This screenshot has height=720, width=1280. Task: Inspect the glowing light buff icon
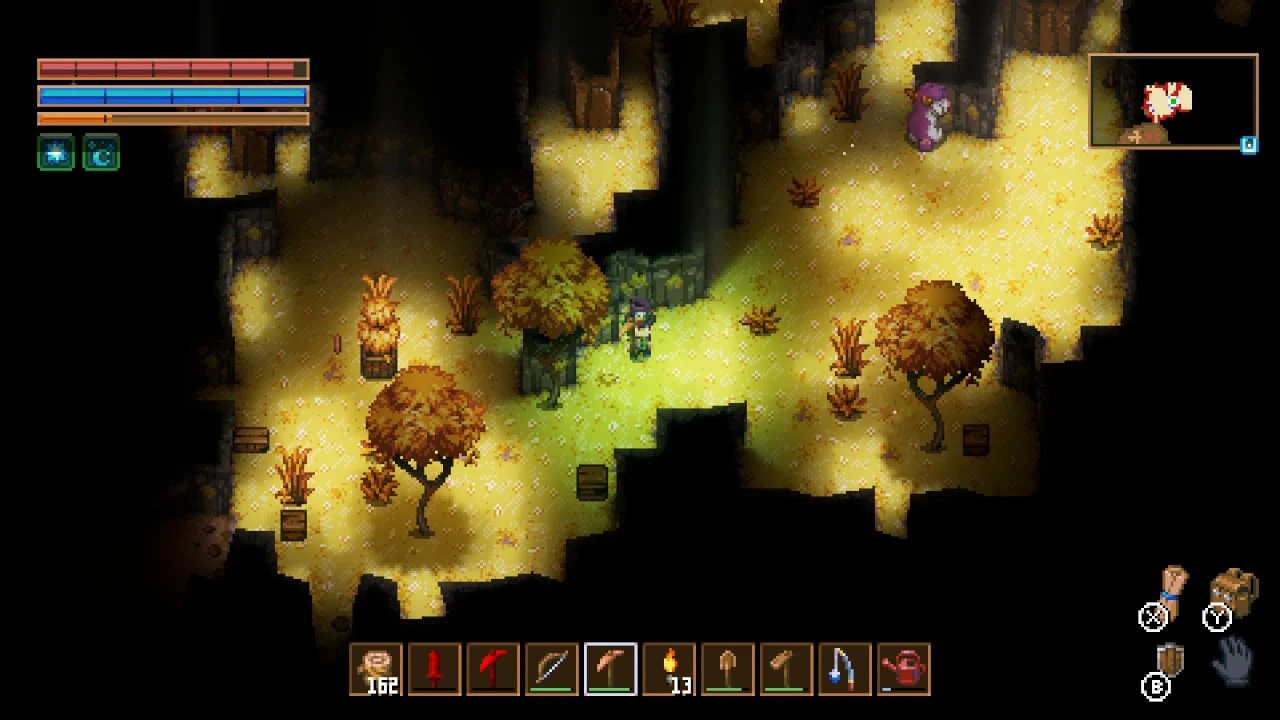click(x=56, y=153)
